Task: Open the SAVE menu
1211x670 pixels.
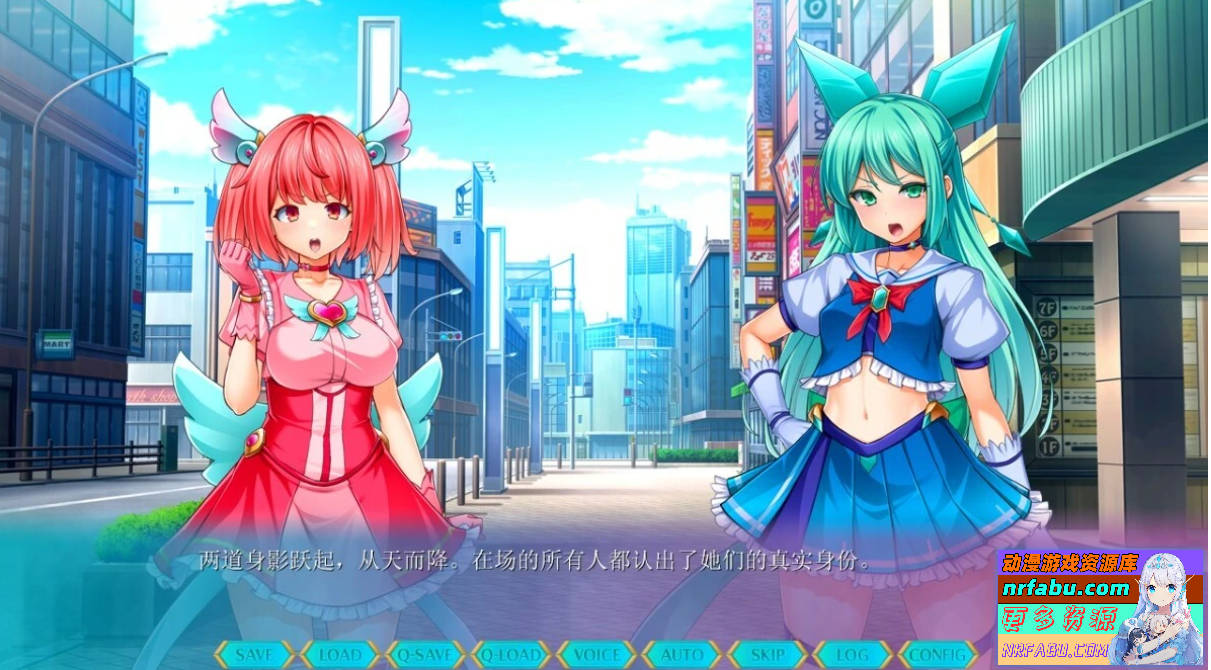Action: coord(254,655)
